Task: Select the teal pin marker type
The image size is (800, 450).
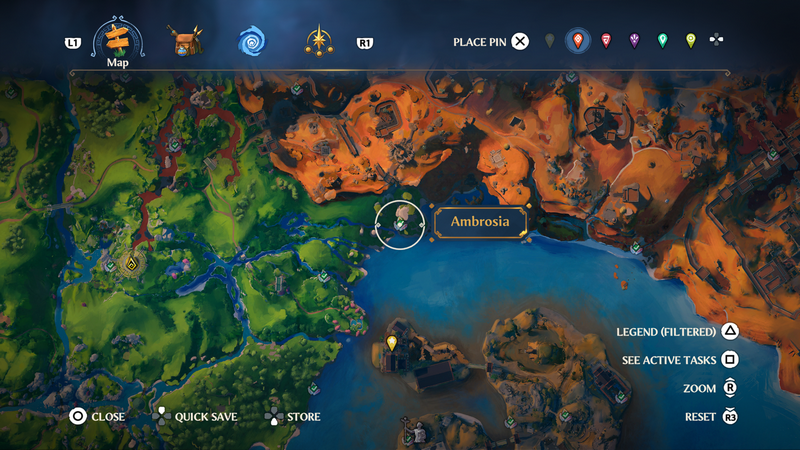Action: (x=662, y=41)
